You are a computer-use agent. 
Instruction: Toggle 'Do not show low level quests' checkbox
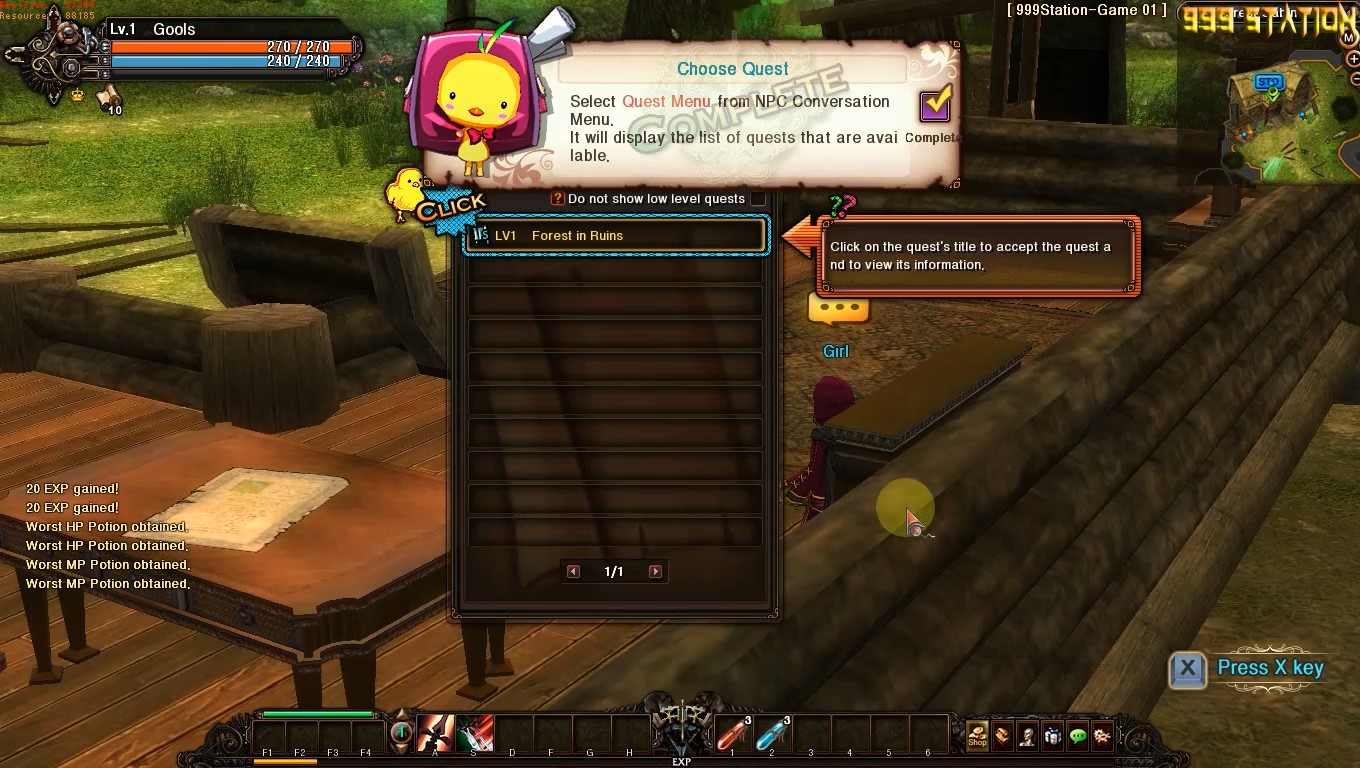(757, 199)
